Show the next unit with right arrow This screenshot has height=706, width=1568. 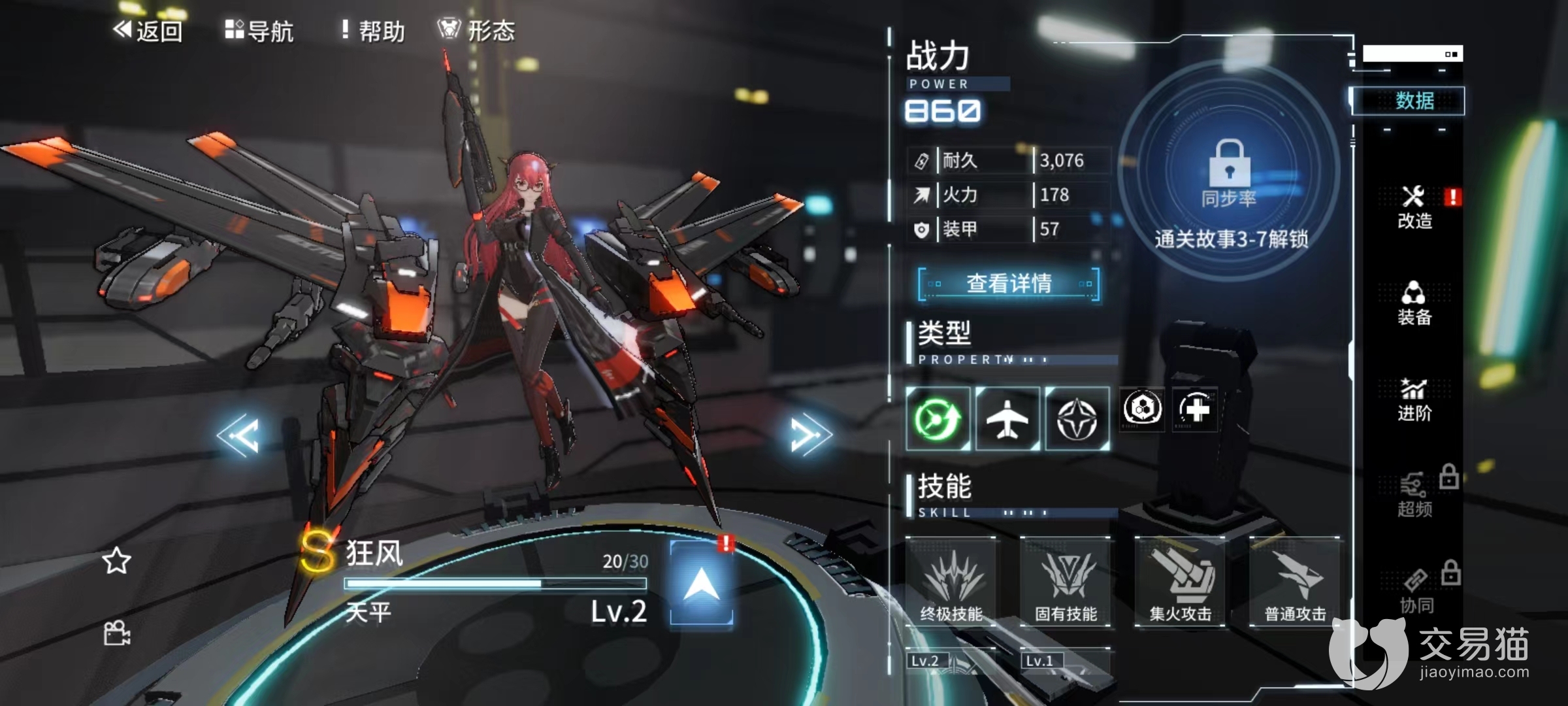click(x=810, y=435)
